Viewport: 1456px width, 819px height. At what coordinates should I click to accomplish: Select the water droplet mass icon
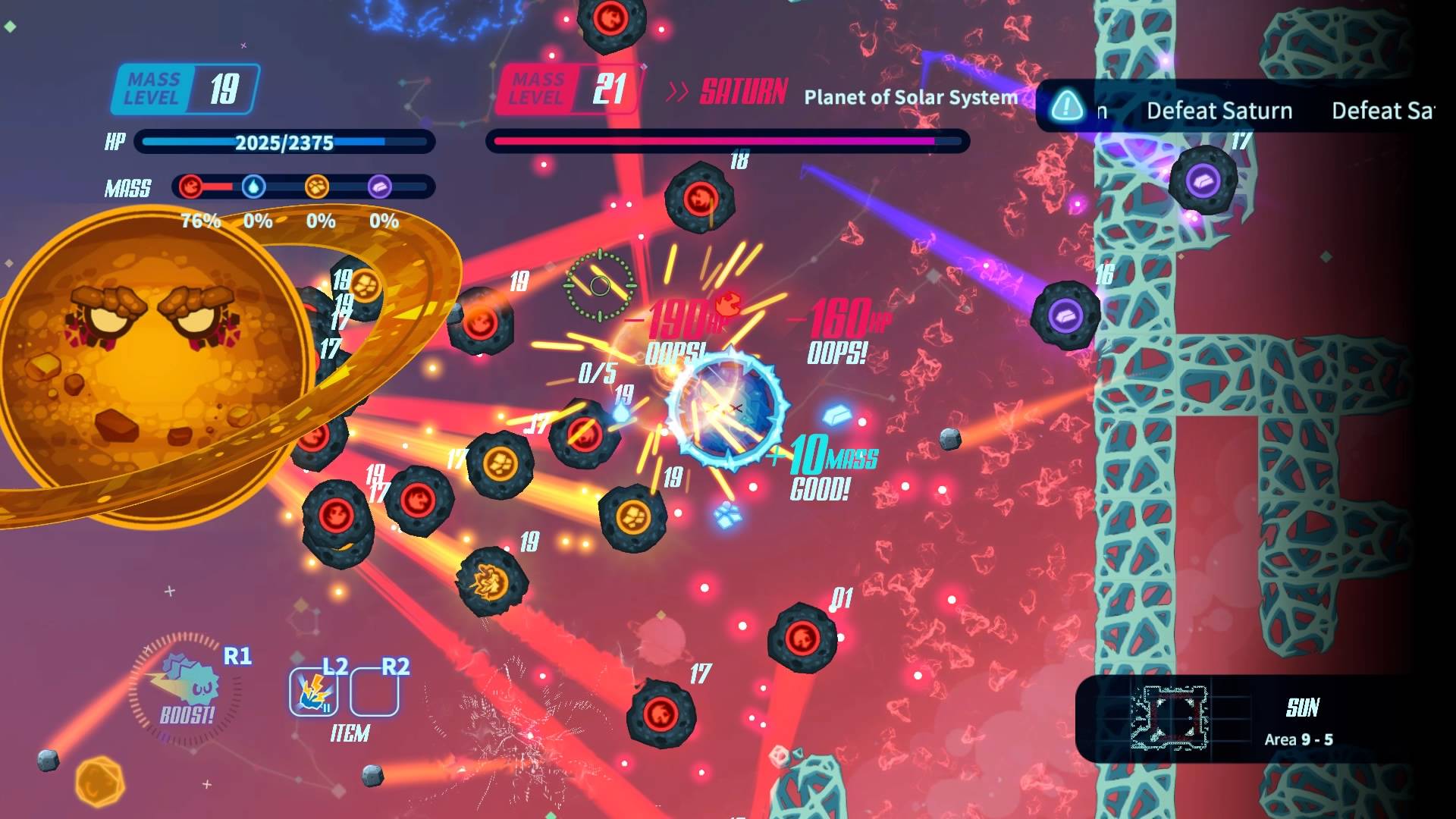(256, 185)
